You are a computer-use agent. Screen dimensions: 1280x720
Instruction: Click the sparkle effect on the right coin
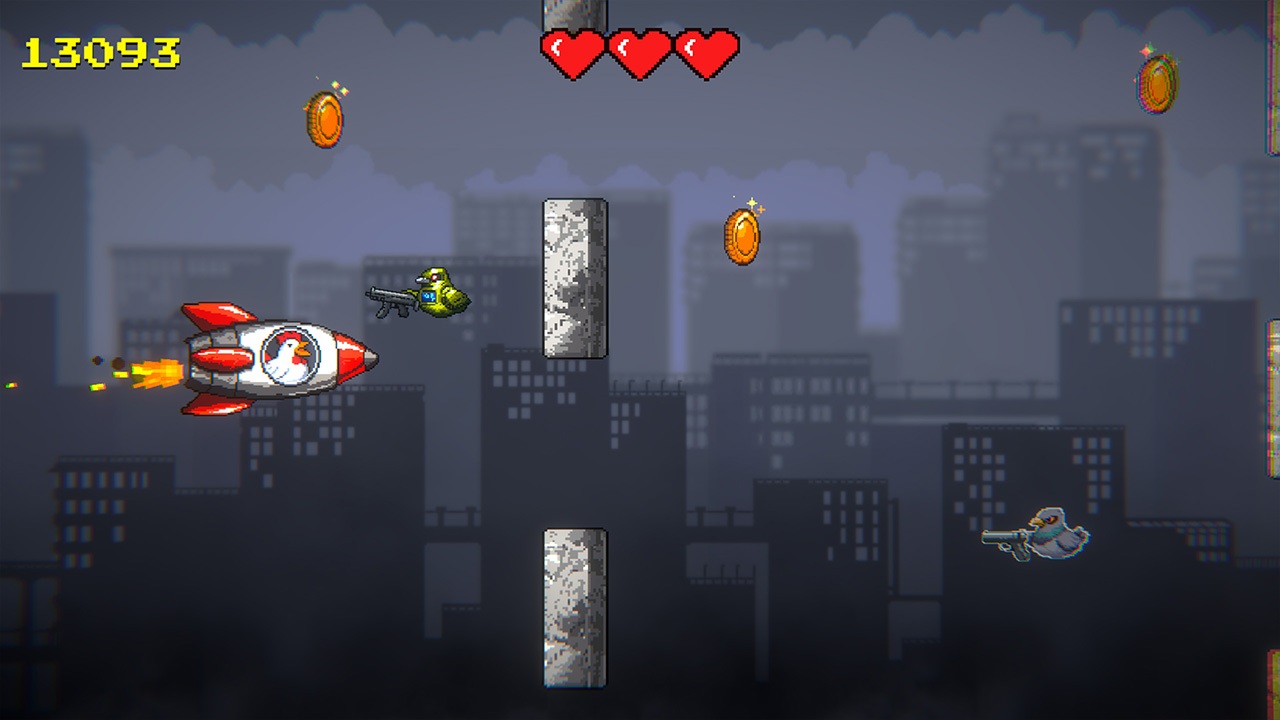pos(1146,50)
